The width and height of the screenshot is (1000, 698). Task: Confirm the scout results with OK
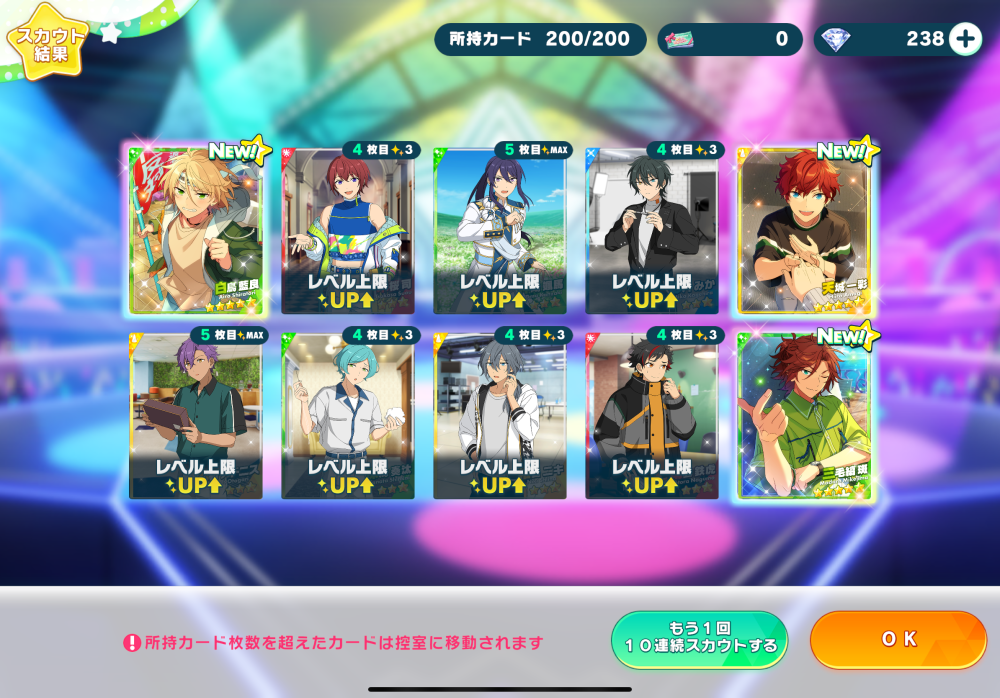pos(897,639)
